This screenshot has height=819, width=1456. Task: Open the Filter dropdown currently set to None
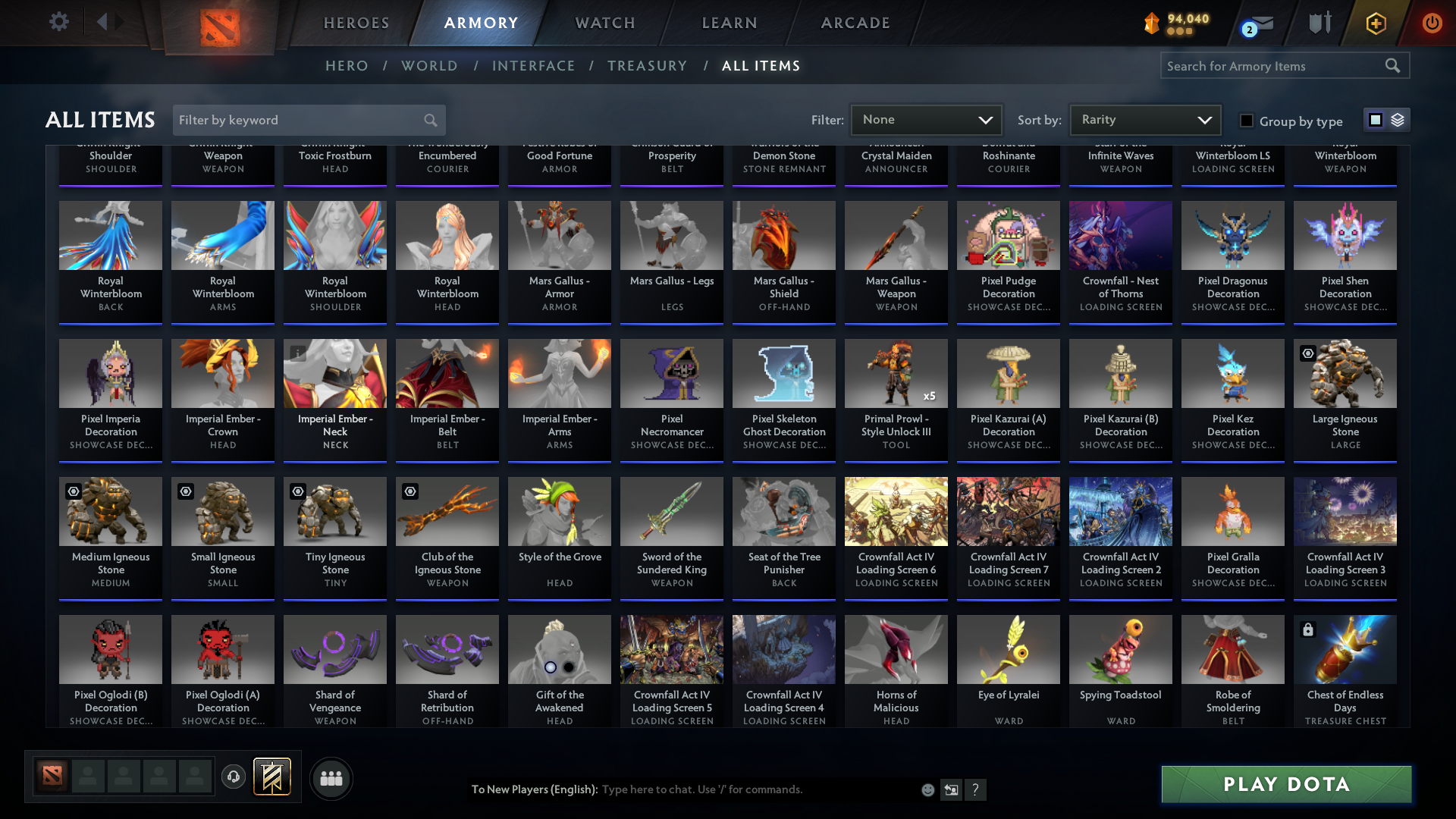pyautogui.click(x=926, y=120)
